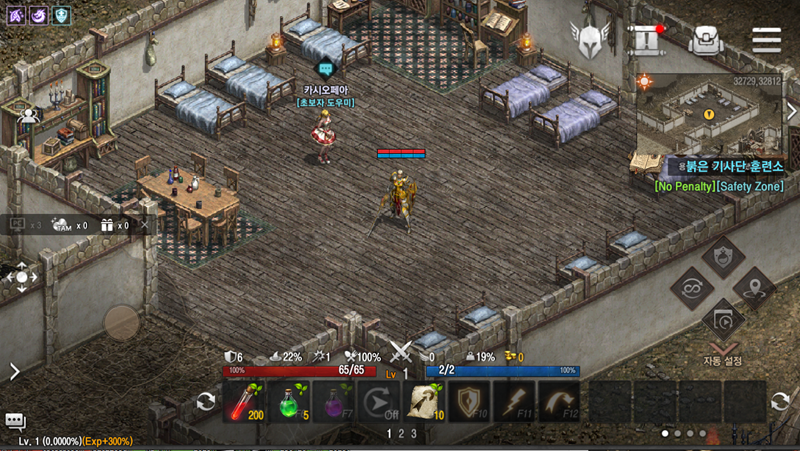This screenshot has width=800, height=451.
Task: Activate the shield skill in slot F10
Action: pos(470,401)
